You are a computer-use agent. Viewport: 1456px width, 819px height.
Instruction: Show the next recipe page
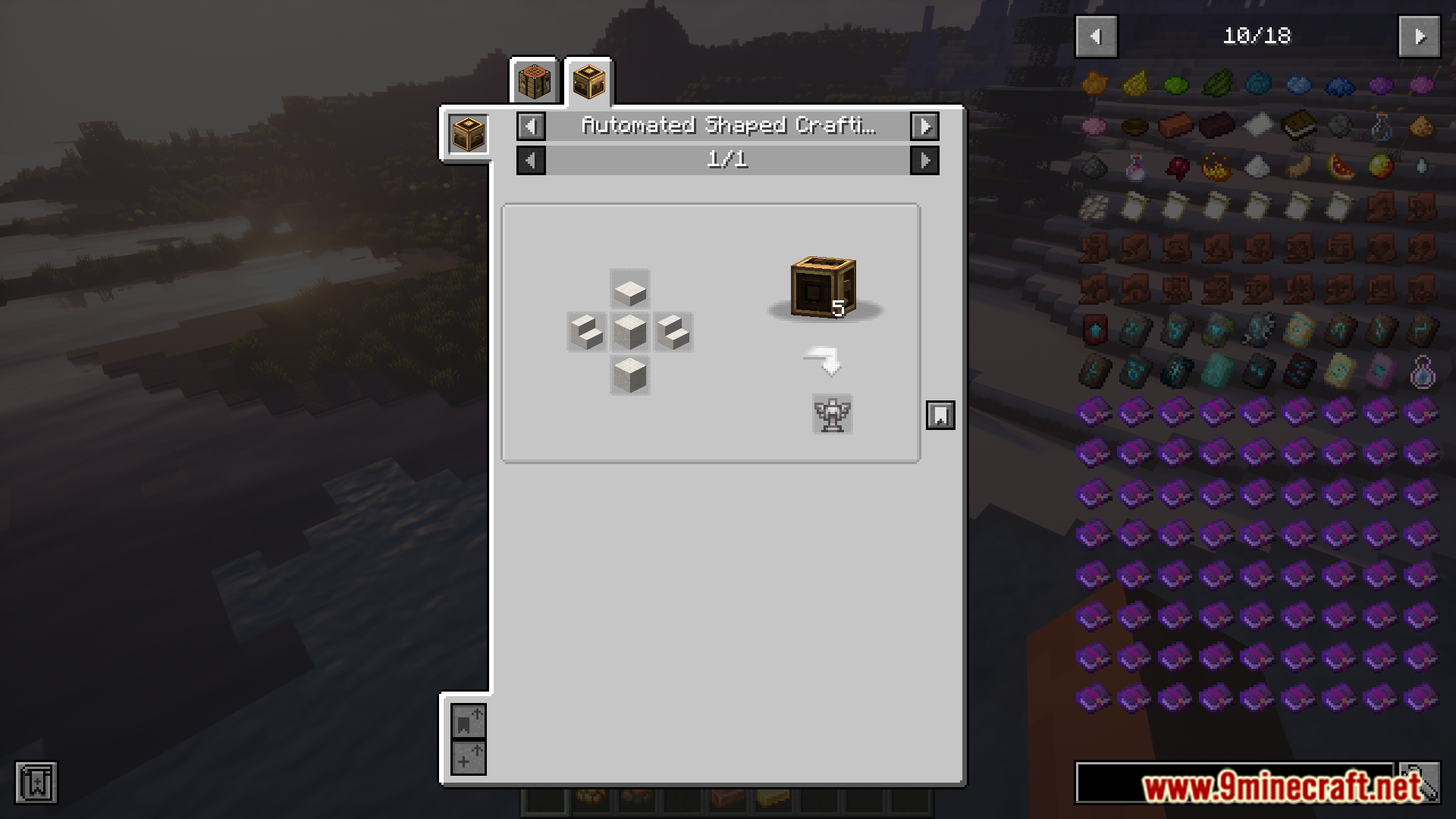click(924, 160)
